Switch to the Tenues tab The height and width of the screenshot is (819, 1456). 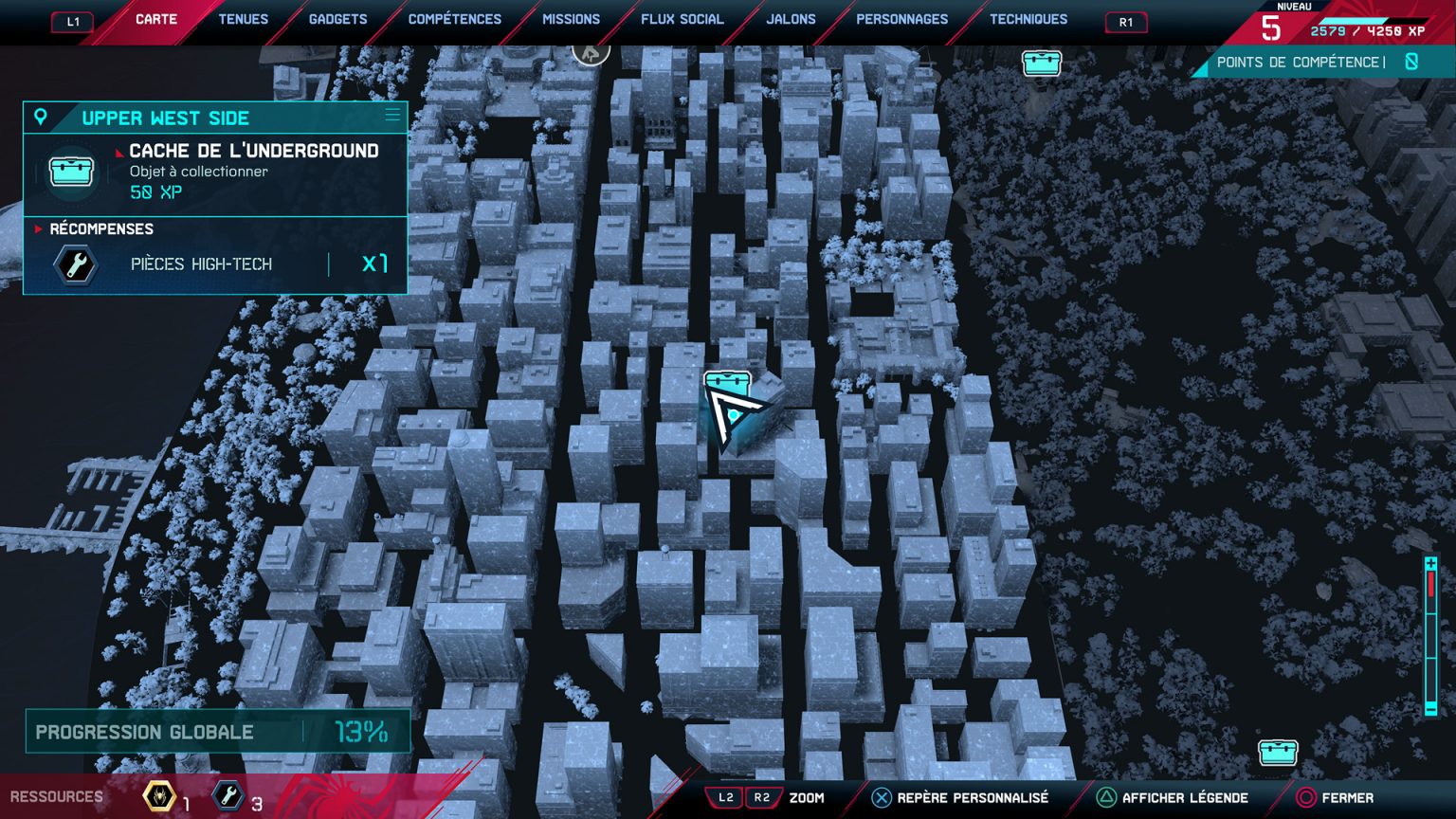(x=243, y=18)
